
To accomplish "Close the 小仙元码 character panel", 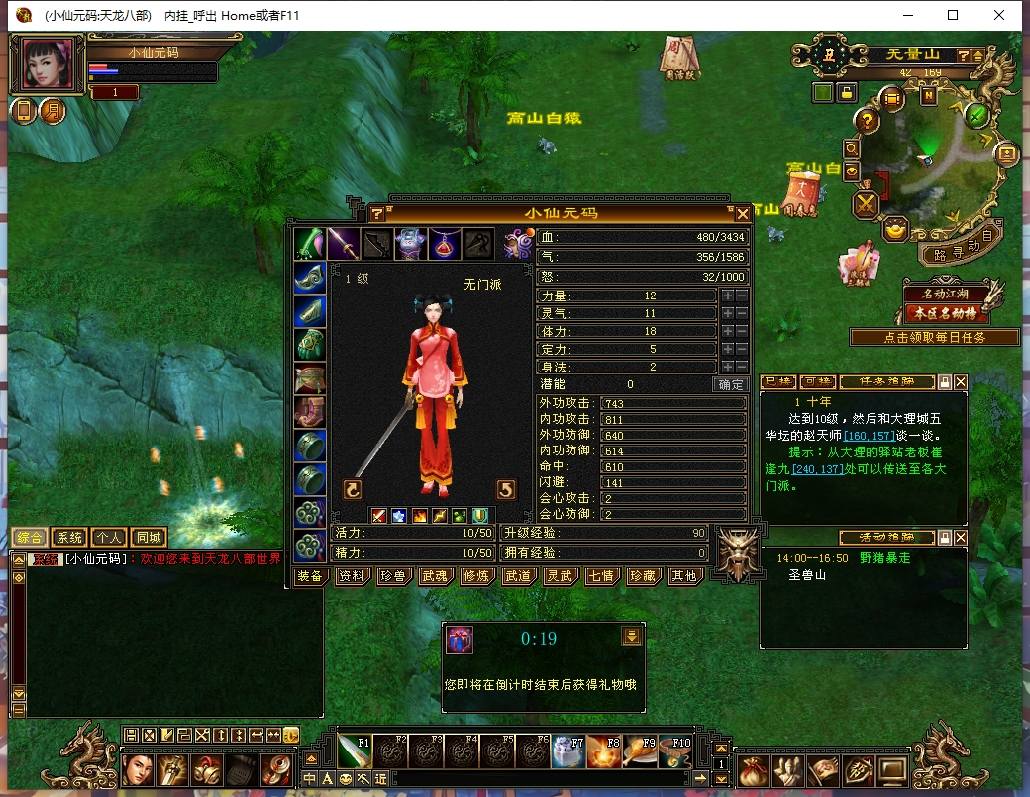I will click(743, 213).
